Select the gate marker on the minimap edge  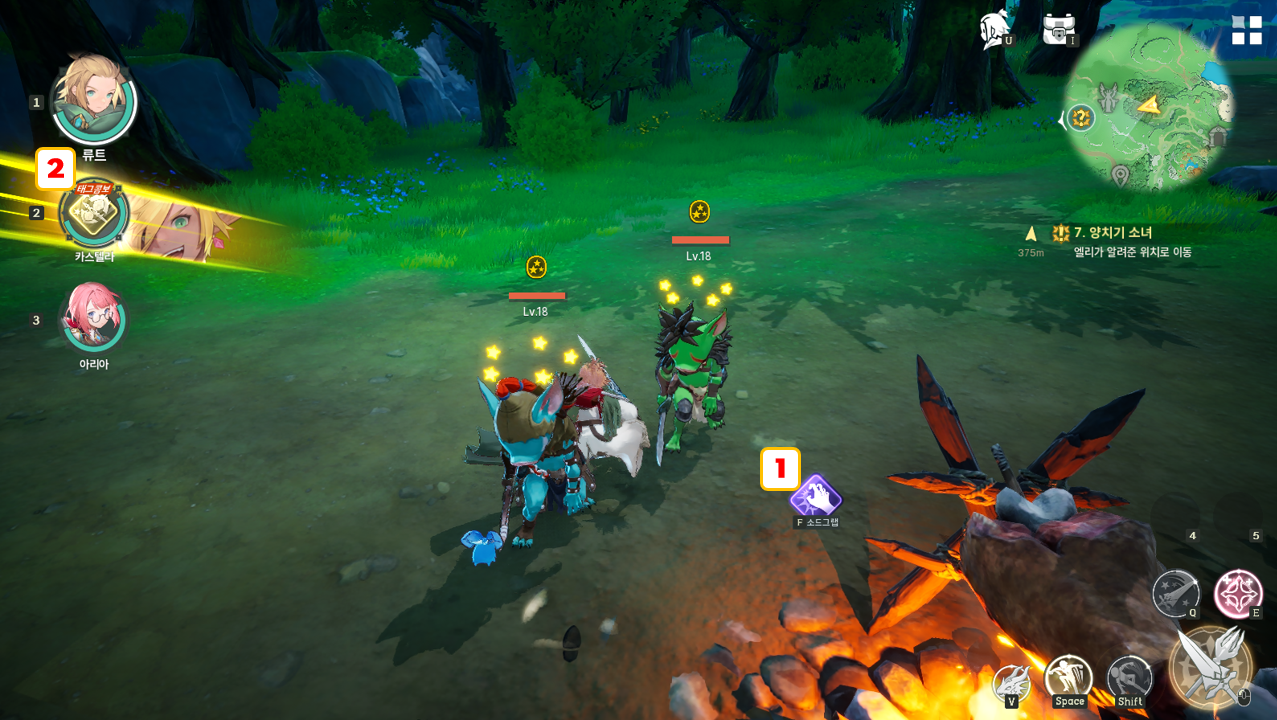click(x=1217, y=137)
